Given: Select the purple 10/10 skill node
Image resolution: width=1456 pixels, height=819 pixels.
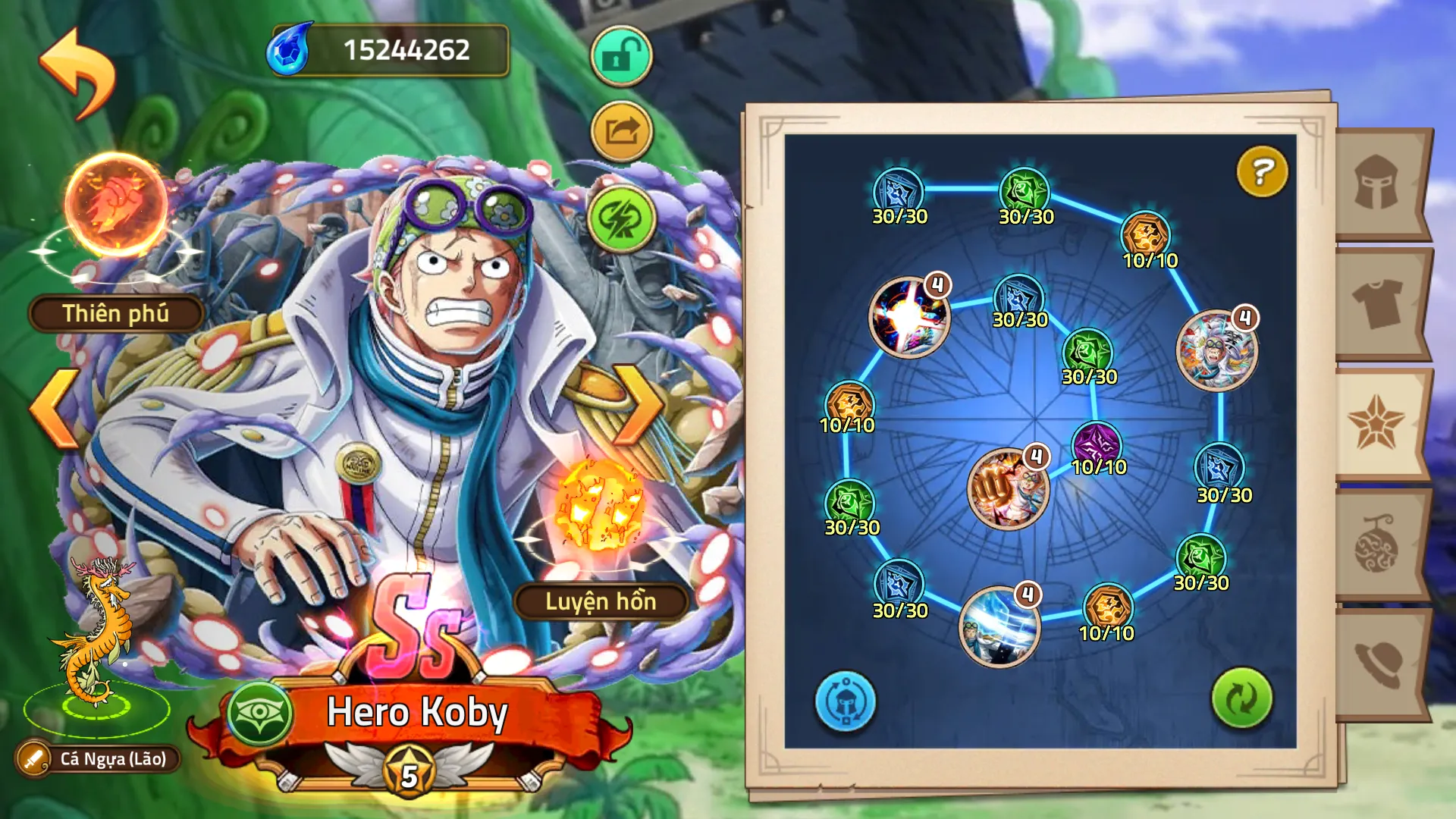Looking at the screenshot, I should [x=1097, y=445].
